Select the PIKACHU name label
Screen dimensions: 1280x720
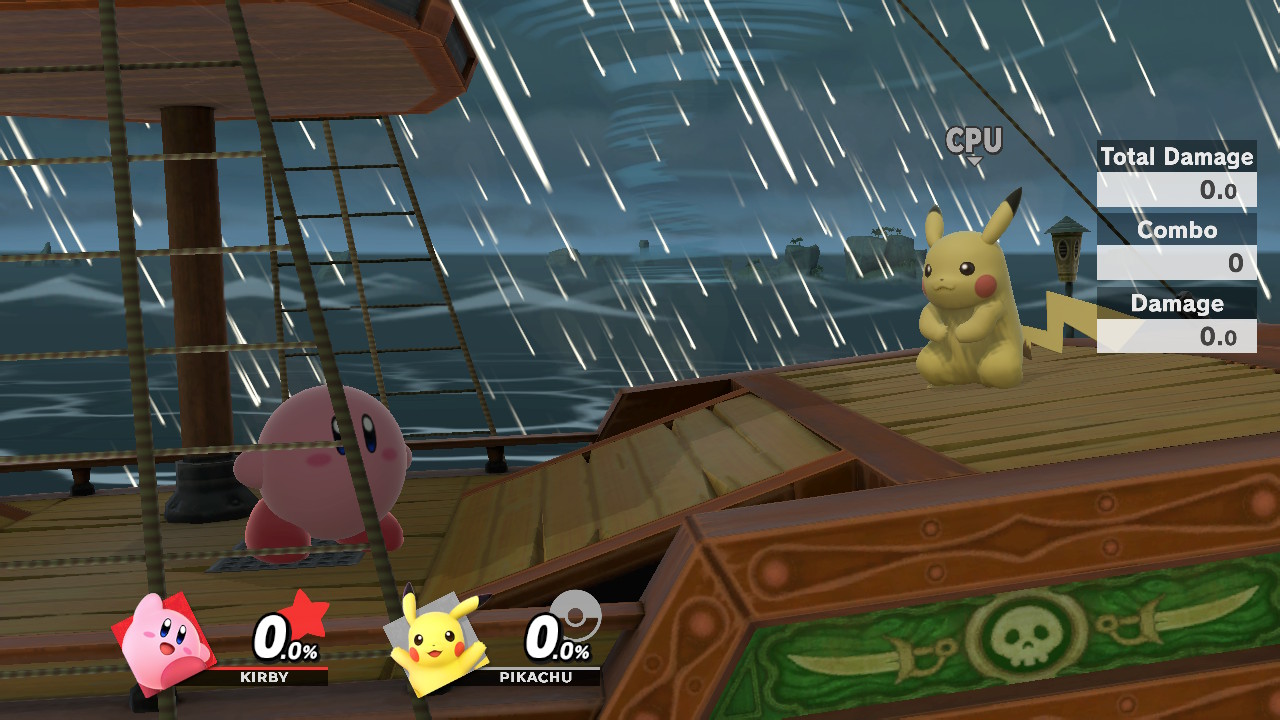[x=535, y=678]
